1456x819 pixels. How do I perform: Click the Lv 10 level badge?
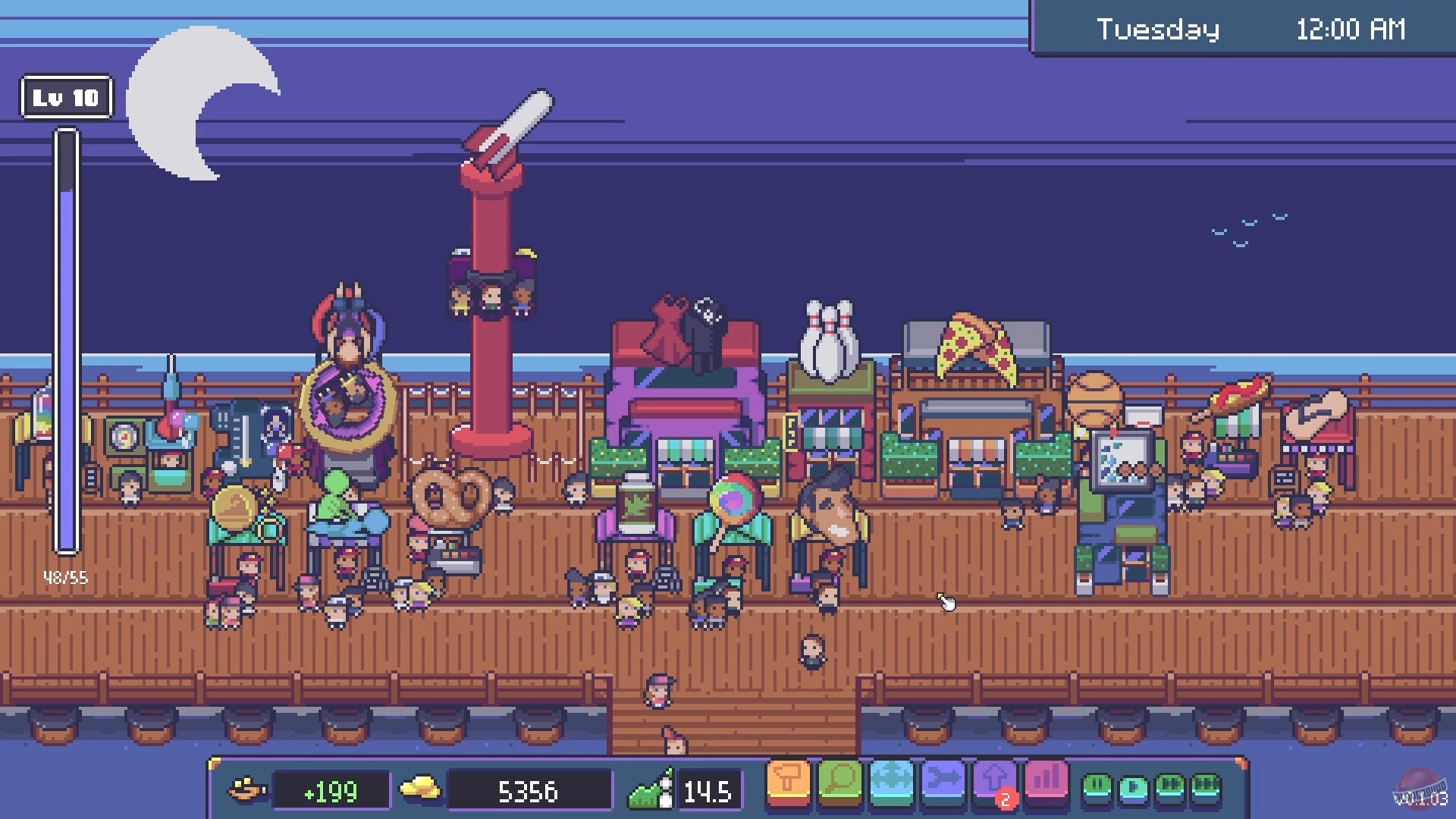tap(67, 97)
